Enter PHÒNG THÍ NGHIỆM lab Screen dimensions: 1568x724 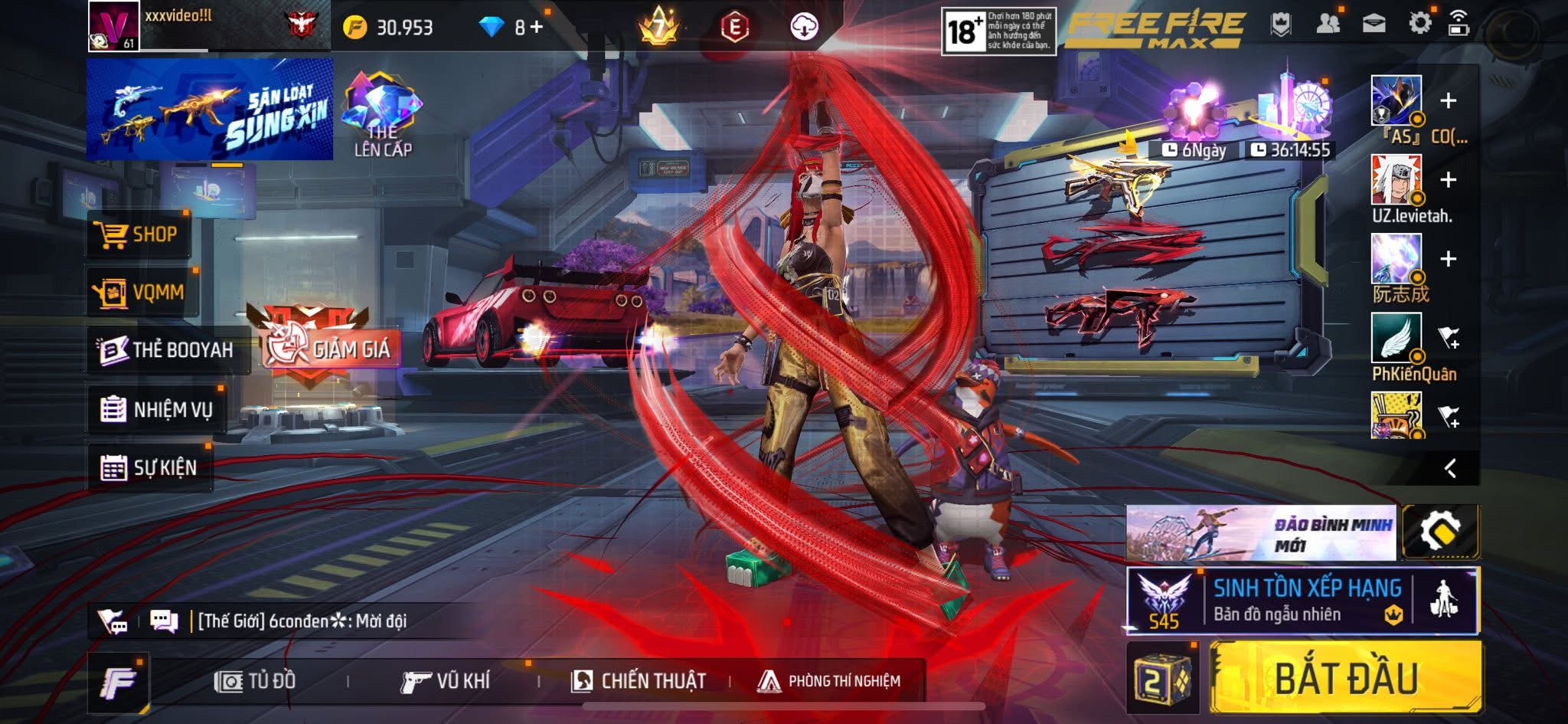(829, 680)
